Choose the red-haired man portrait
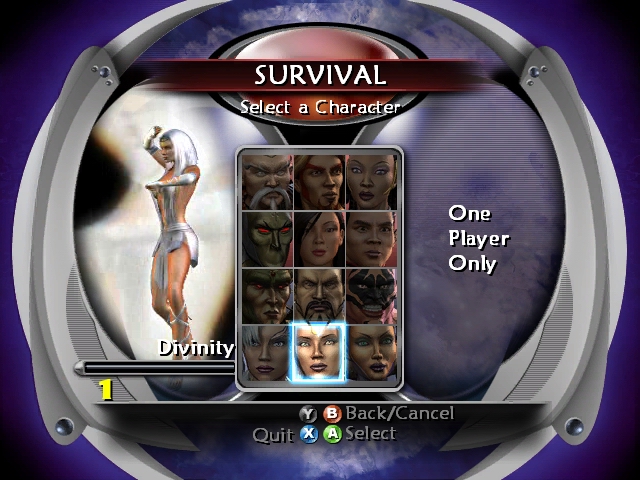The width and height of the screenshot is (640, 480). tap(319, 181)
